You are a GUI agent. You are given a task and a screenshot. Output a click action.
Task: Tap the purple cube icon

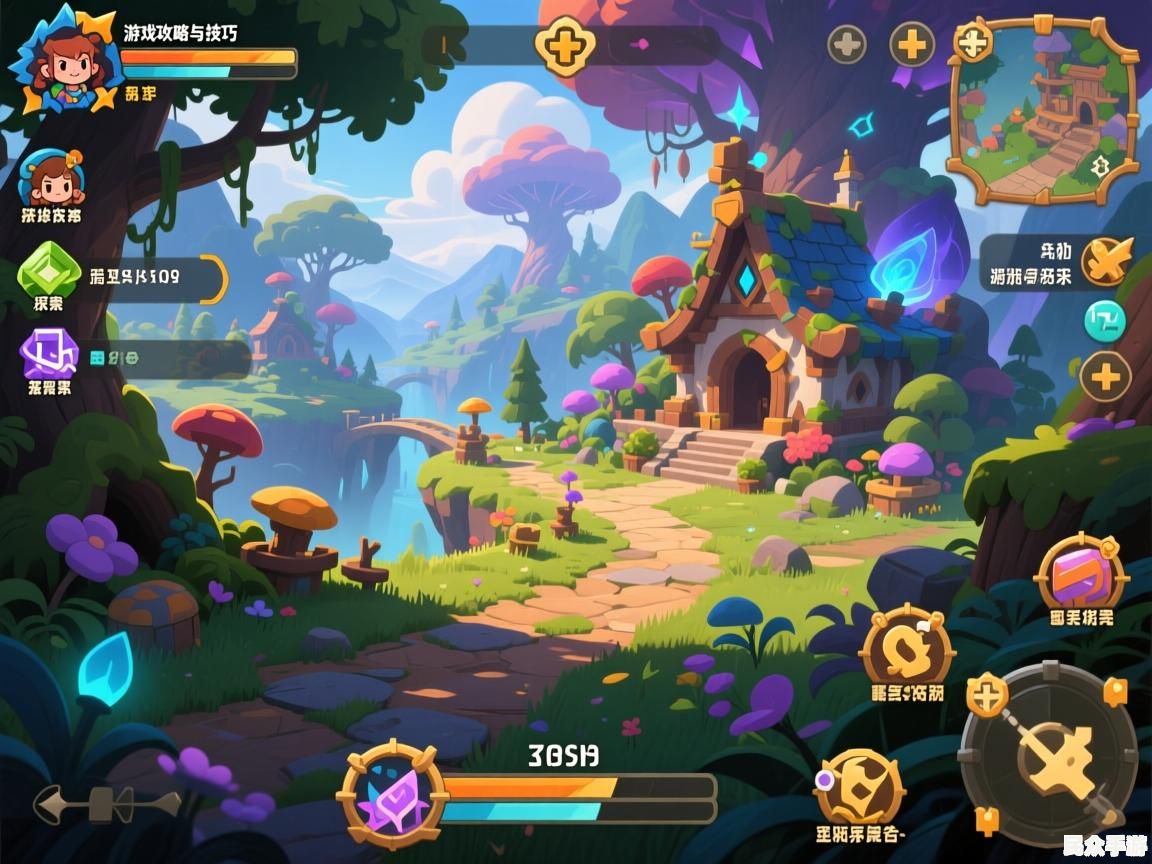49,354
